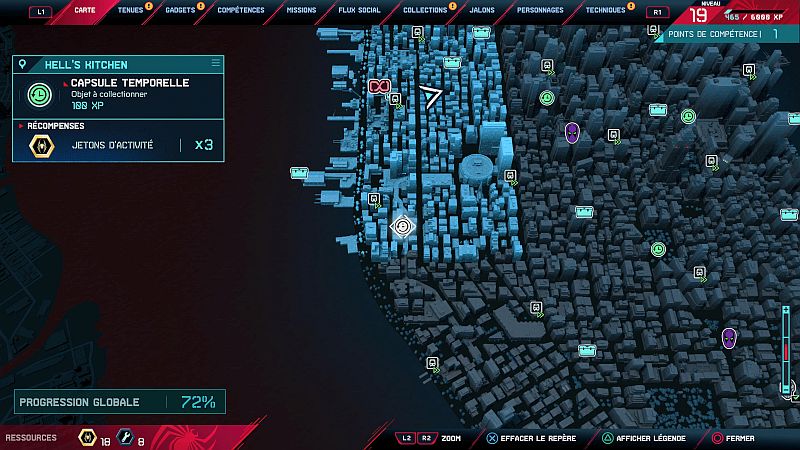Select the red mask-shaped map marker

pos(379,87)
